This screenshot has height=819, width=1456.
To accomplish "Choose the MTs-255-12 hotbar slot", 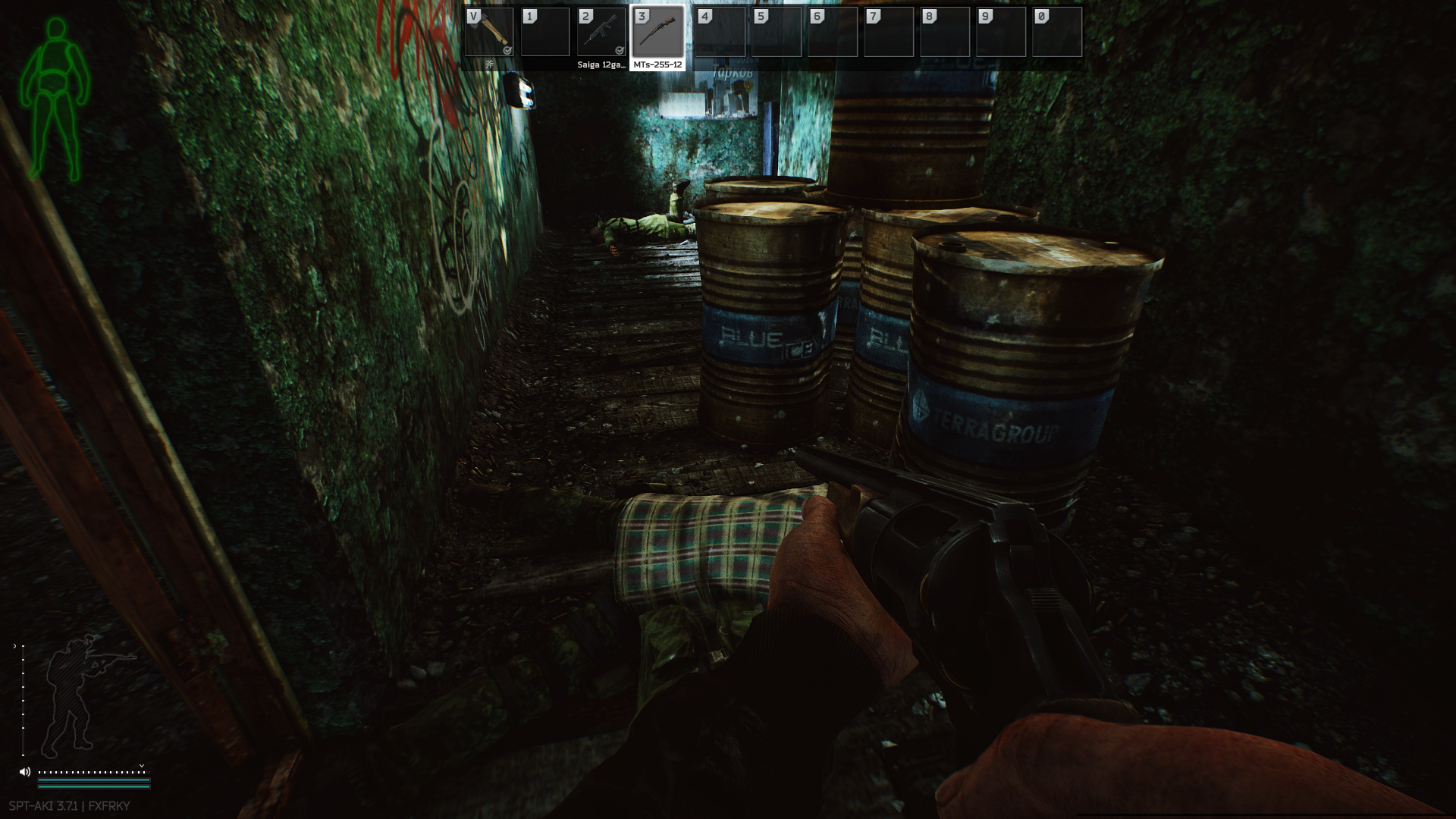I will (657, 33).
